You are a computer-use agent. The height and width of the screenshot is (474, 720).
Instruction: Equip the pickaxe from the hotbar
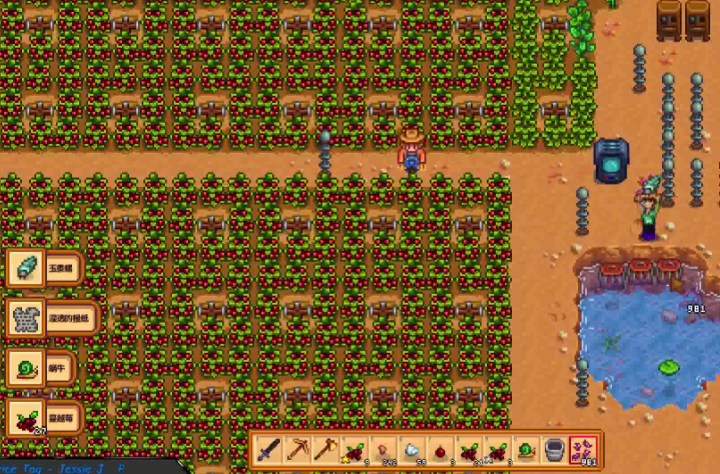click(x=296, y=449)
